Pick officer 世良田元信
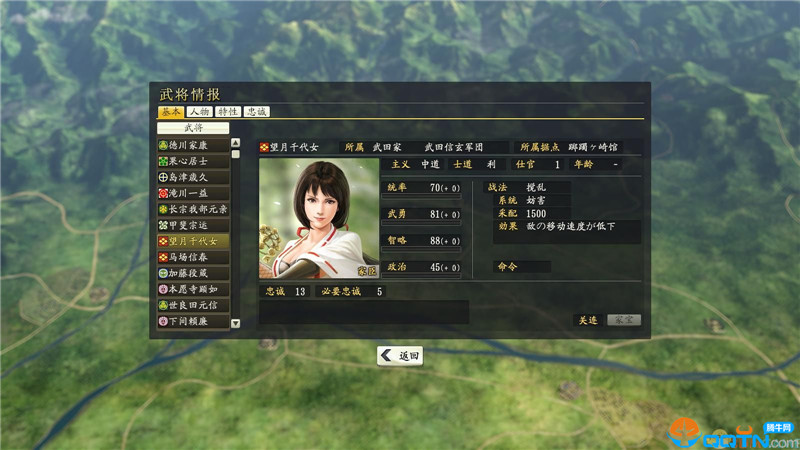The width and height of the screenshot is (800, 450). [193, 305]
